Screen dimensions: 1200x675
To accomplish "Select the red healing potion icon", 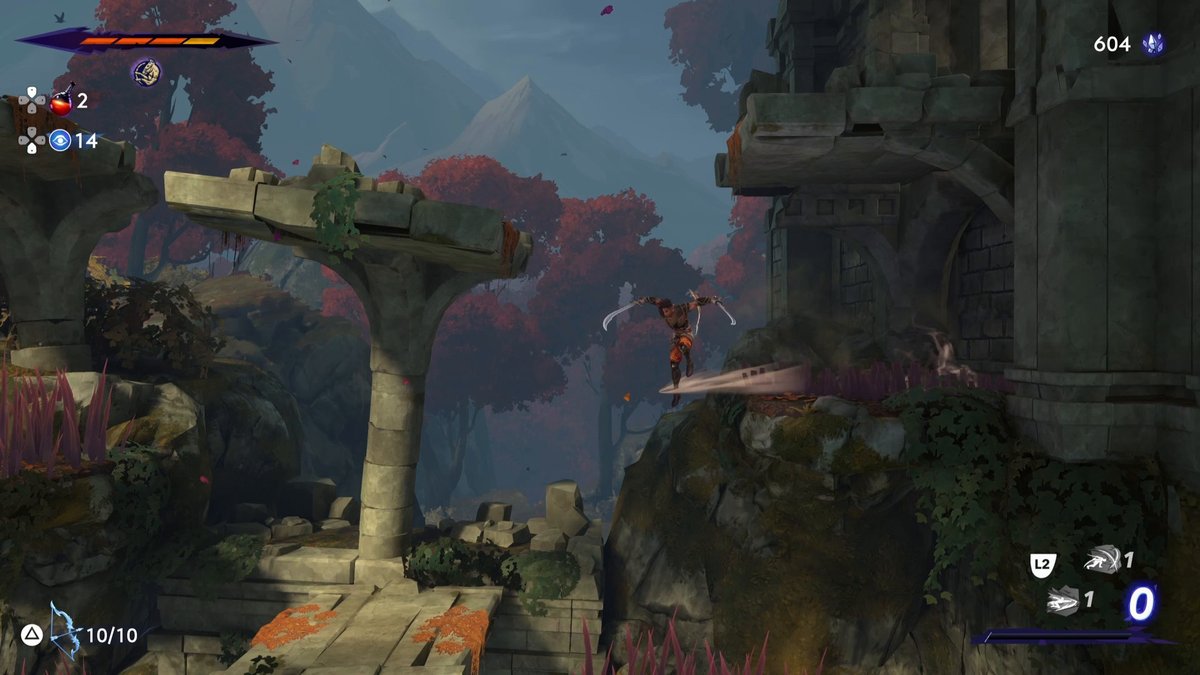I will click(62, 101).
